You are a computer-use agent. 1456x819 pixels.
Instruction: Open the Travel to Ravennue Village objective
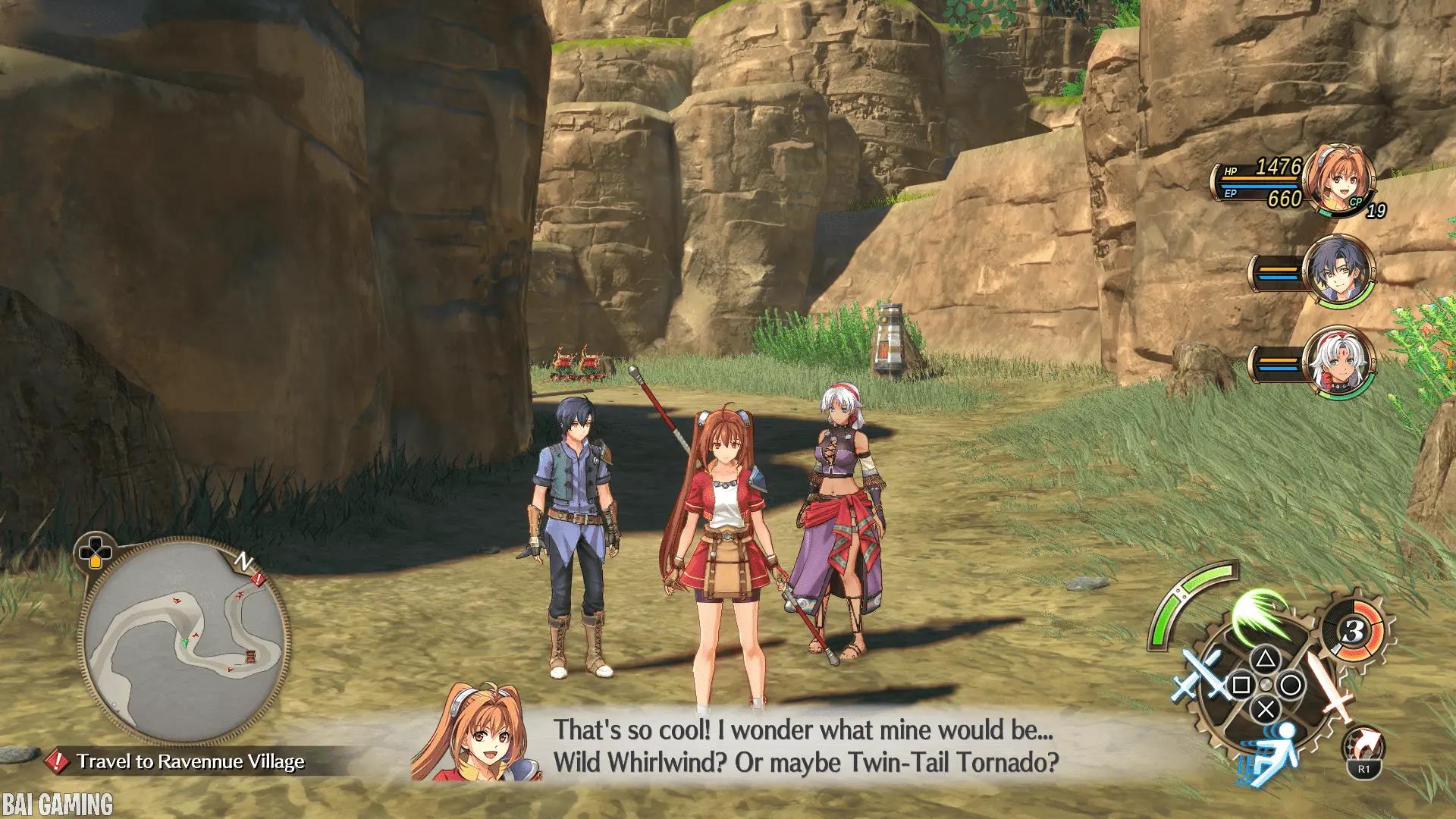(x=190, y=761)
